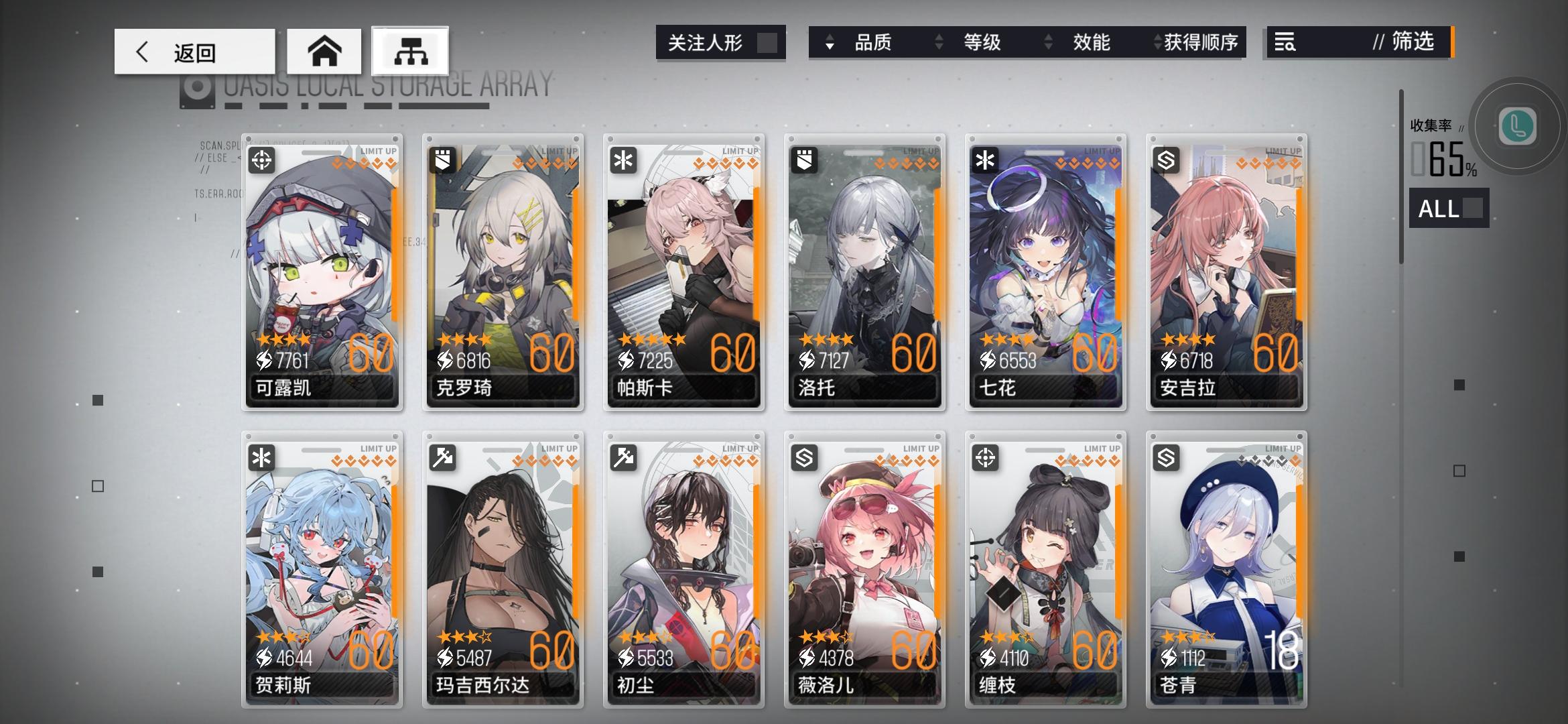Select the crosshair class icon on 可露凯's card
The image size is (1568, 724).
[x=263, y=161]
